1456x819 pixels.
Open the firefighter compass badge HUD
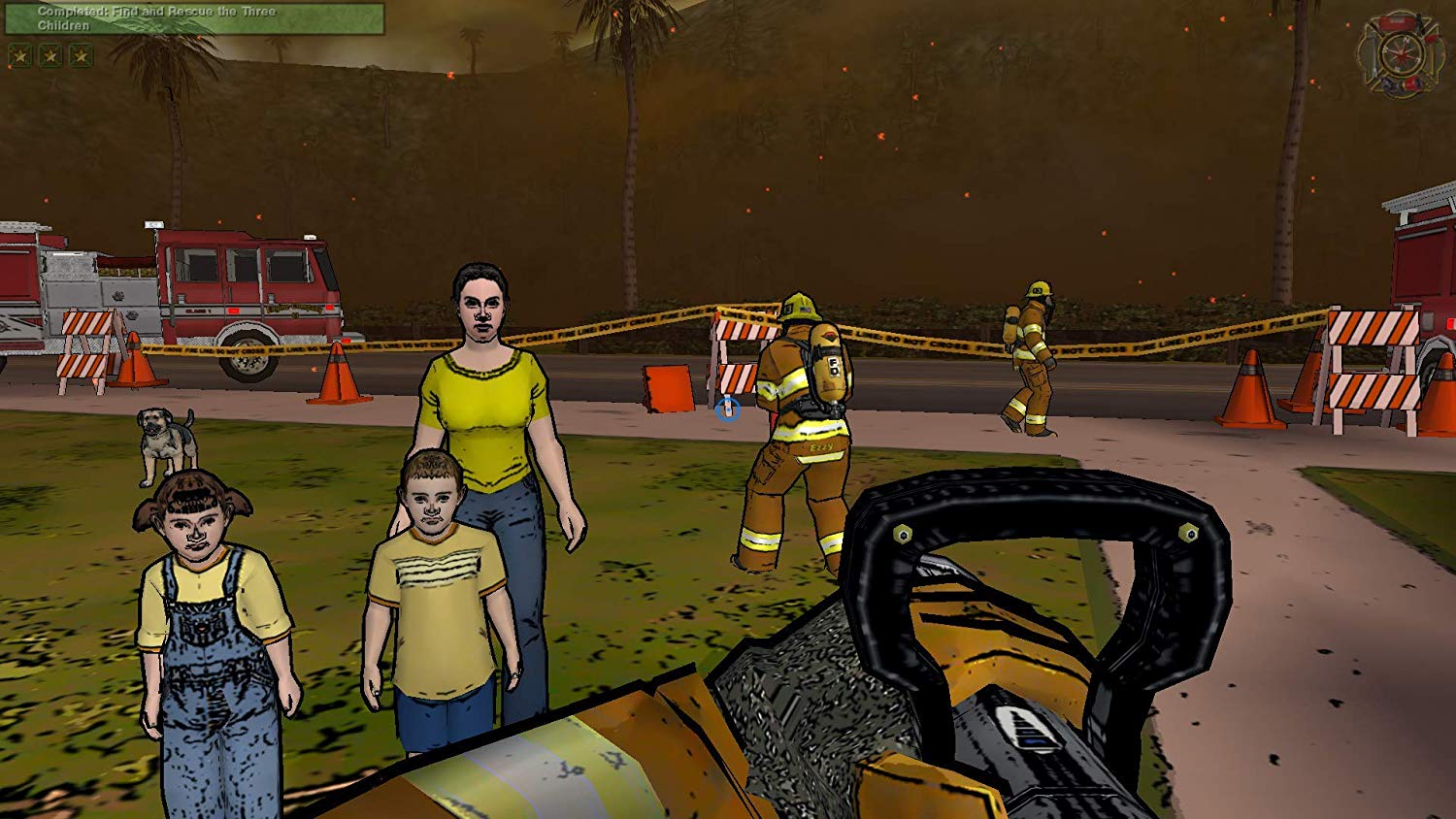coord(1401,51)
